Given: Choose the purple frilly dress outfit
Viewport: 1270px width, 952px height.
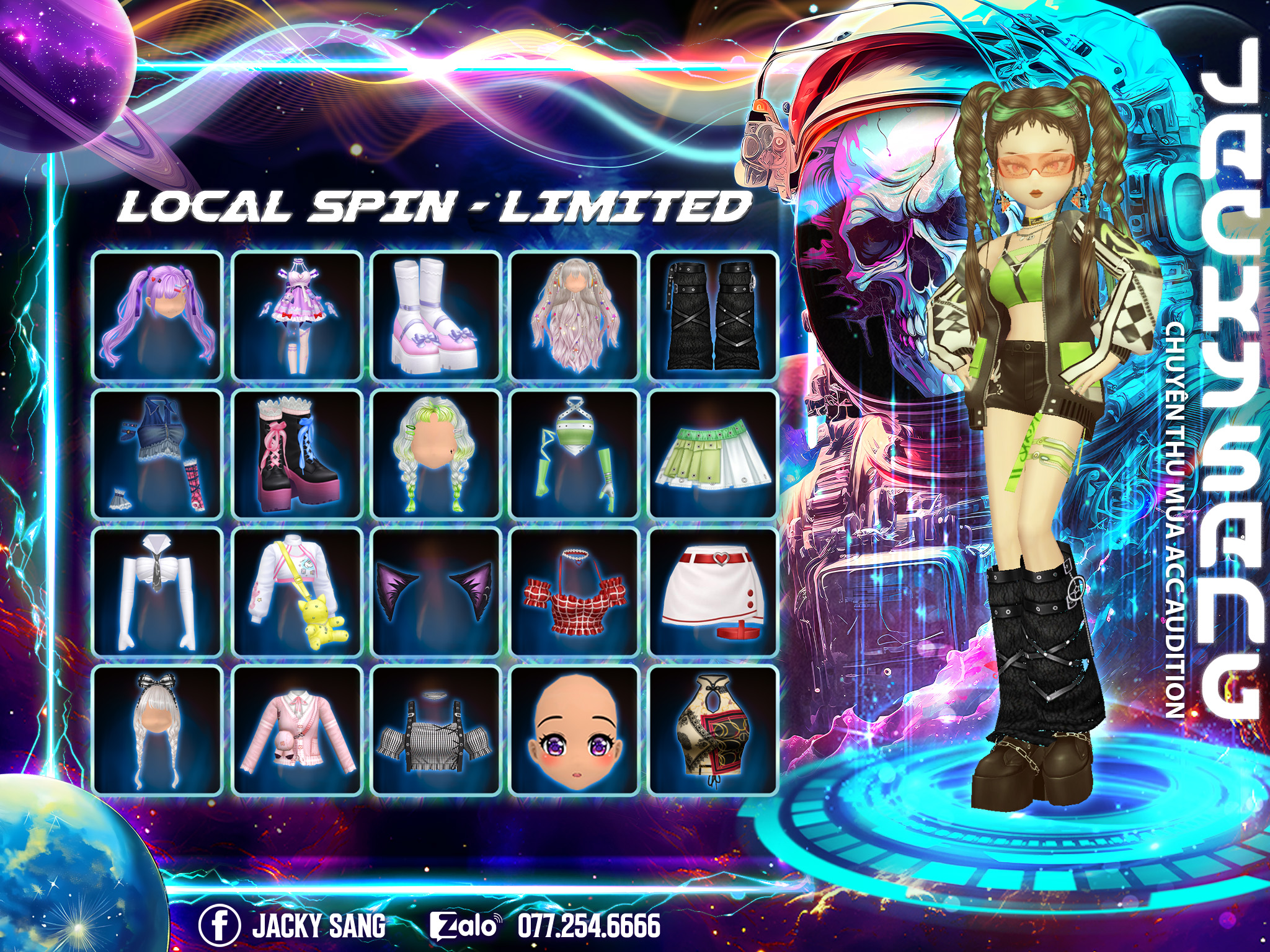Looking at the screenshot, I should tap(297, 316).
